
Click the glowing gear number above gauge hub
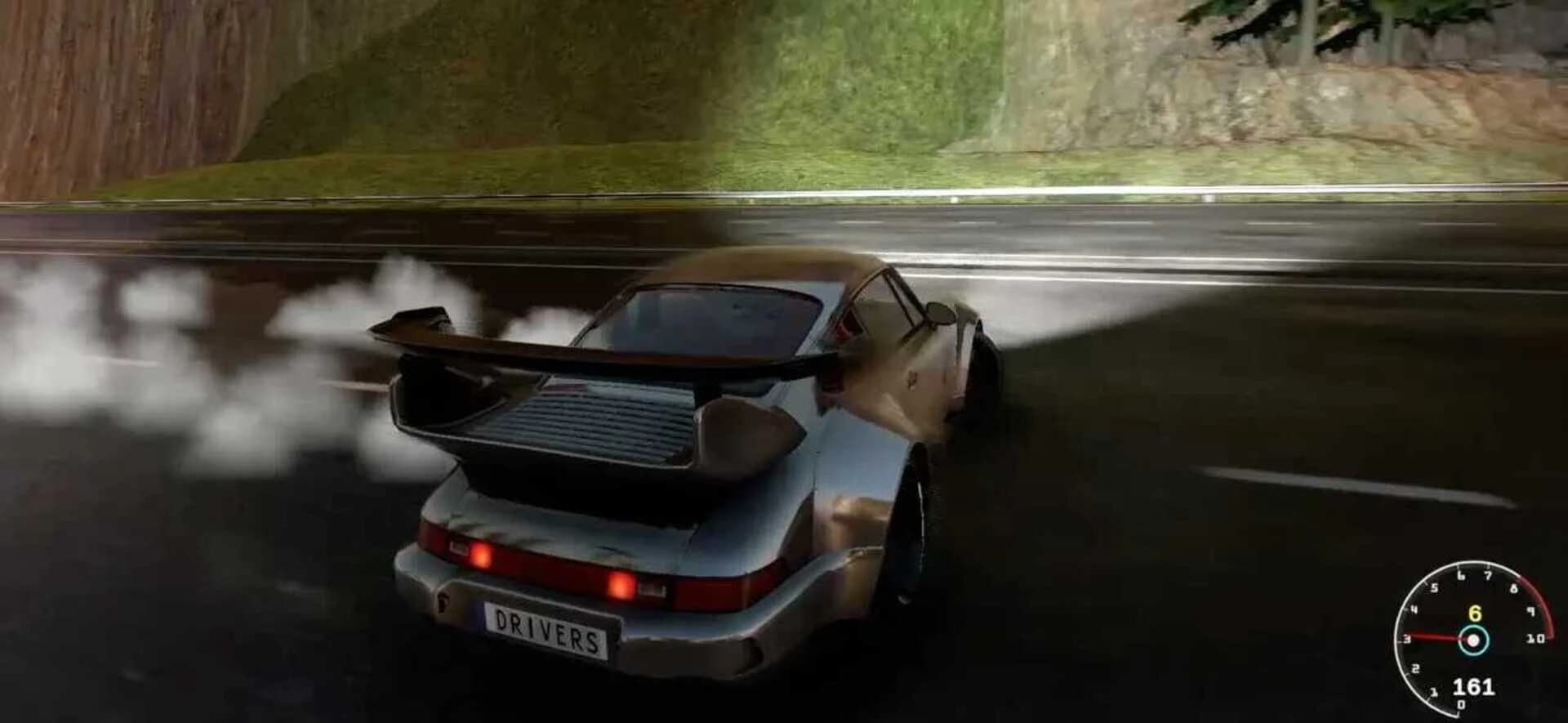tap(1476, 614)
